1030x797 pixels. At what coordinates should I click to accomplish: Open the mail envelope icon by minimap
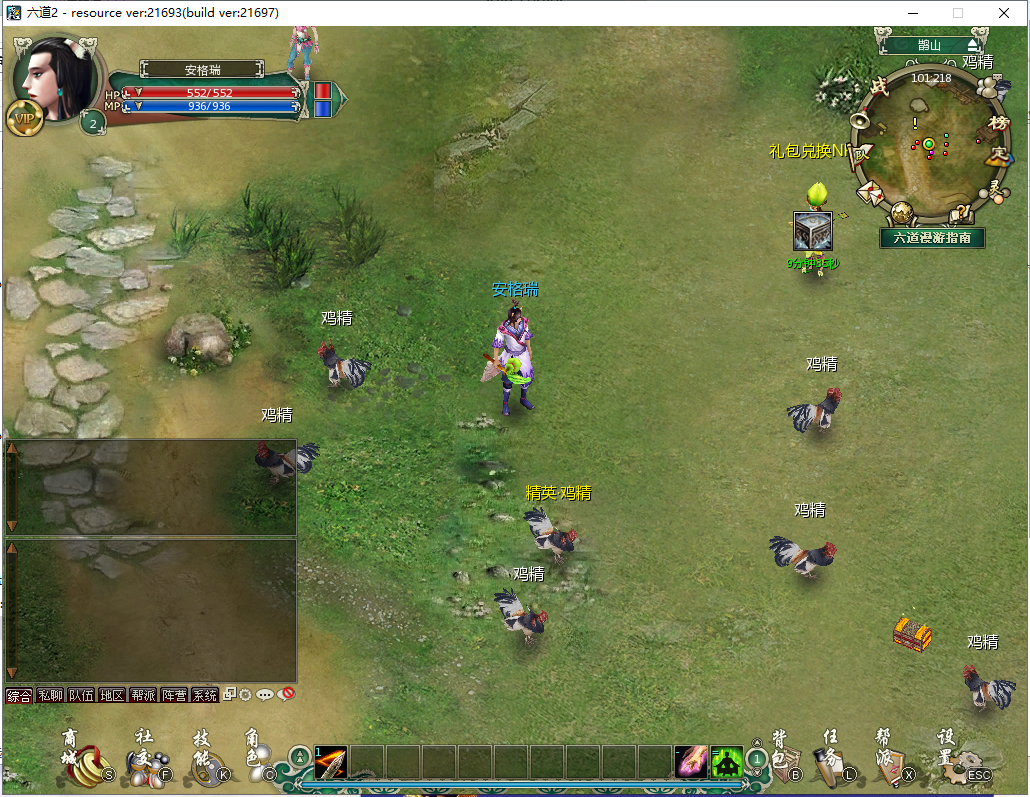pyautogui.click(x=868, y=192)
